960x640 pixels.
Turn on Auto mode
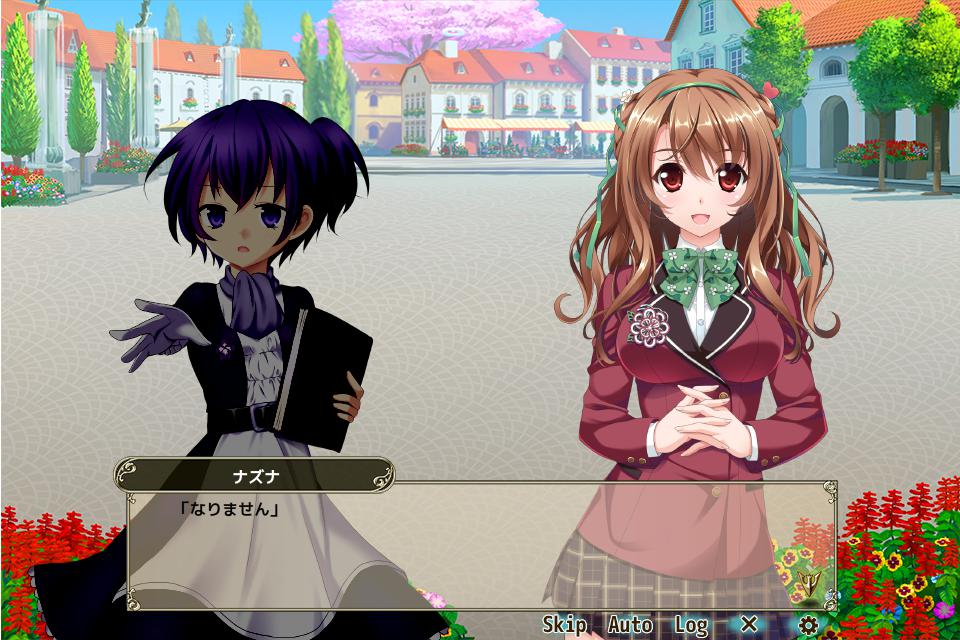click(630, 625)
